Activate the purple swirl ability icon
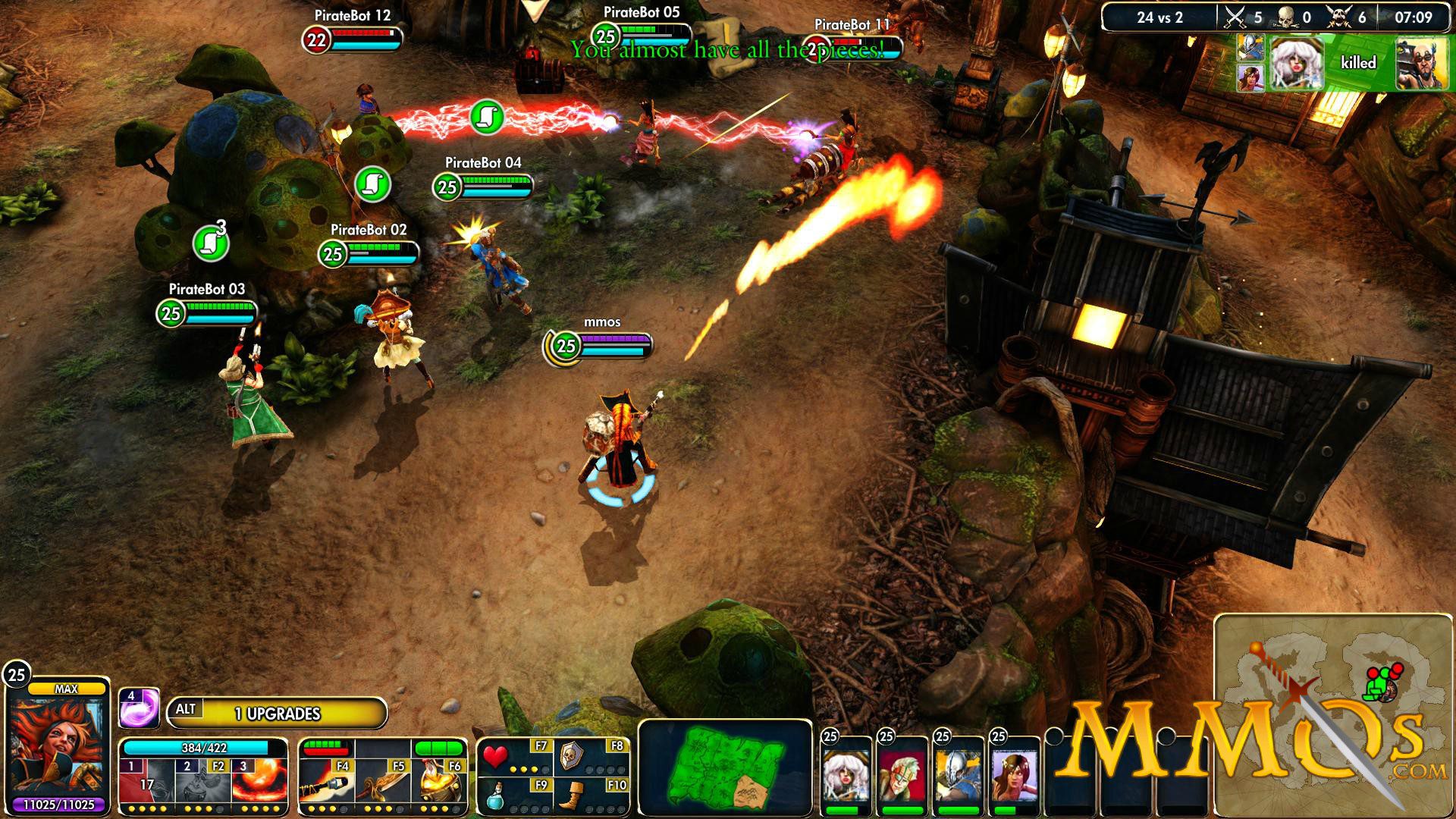1456x819 pixels. (x=139, y=708)
